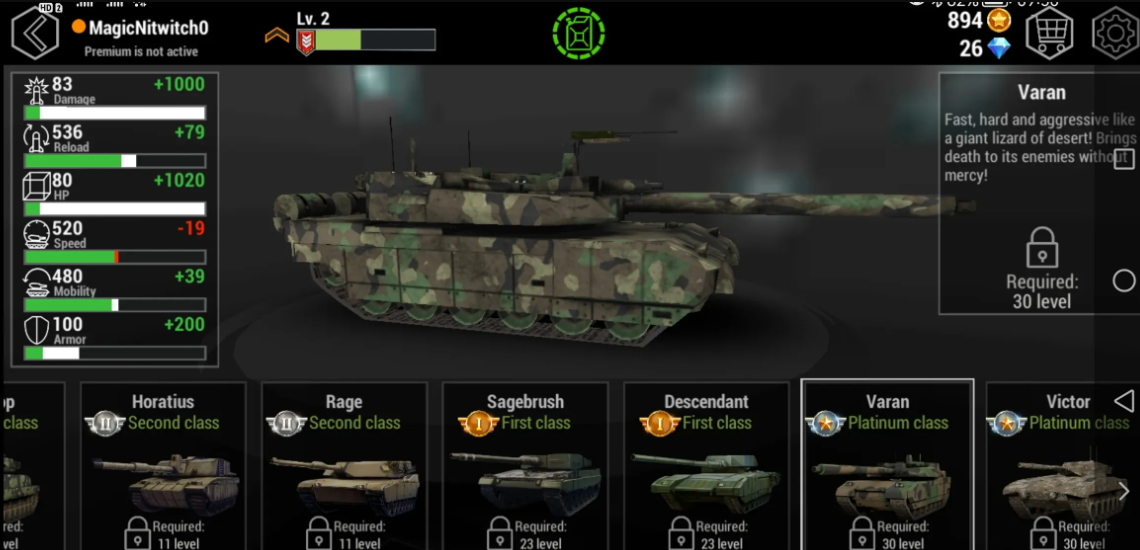Choose the Rage tank card
Image resolution: width=1140 pixels, height=550 pixels.
(344, 465)
